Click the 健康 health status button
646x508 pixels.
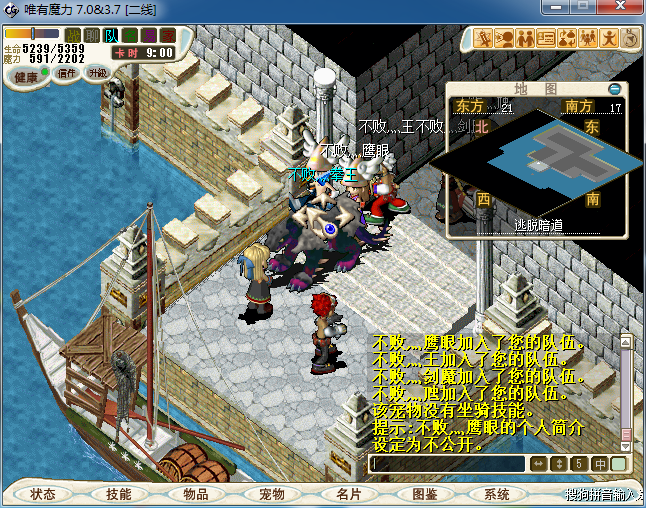pos(27,77)
